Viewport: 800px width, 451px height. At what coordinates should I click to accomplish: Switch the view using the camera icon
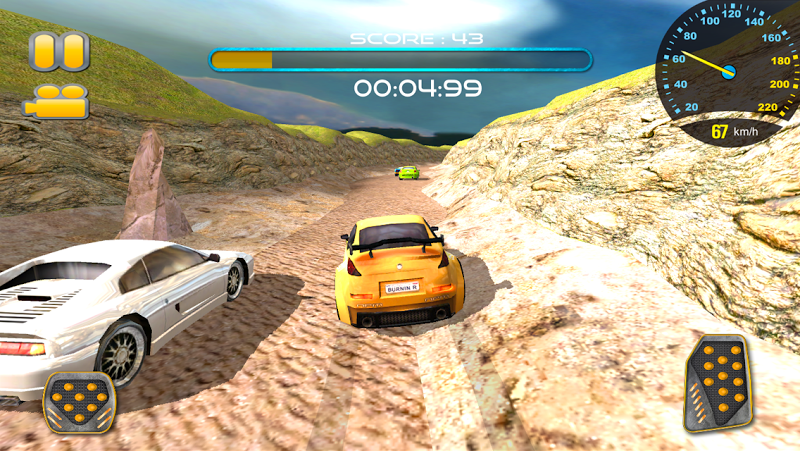[58, 102]
